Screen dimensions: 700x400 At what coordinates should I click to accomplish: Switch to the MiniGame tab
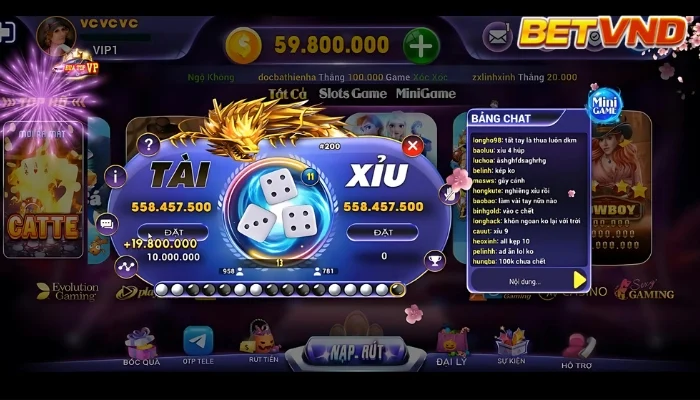(425, 94)
